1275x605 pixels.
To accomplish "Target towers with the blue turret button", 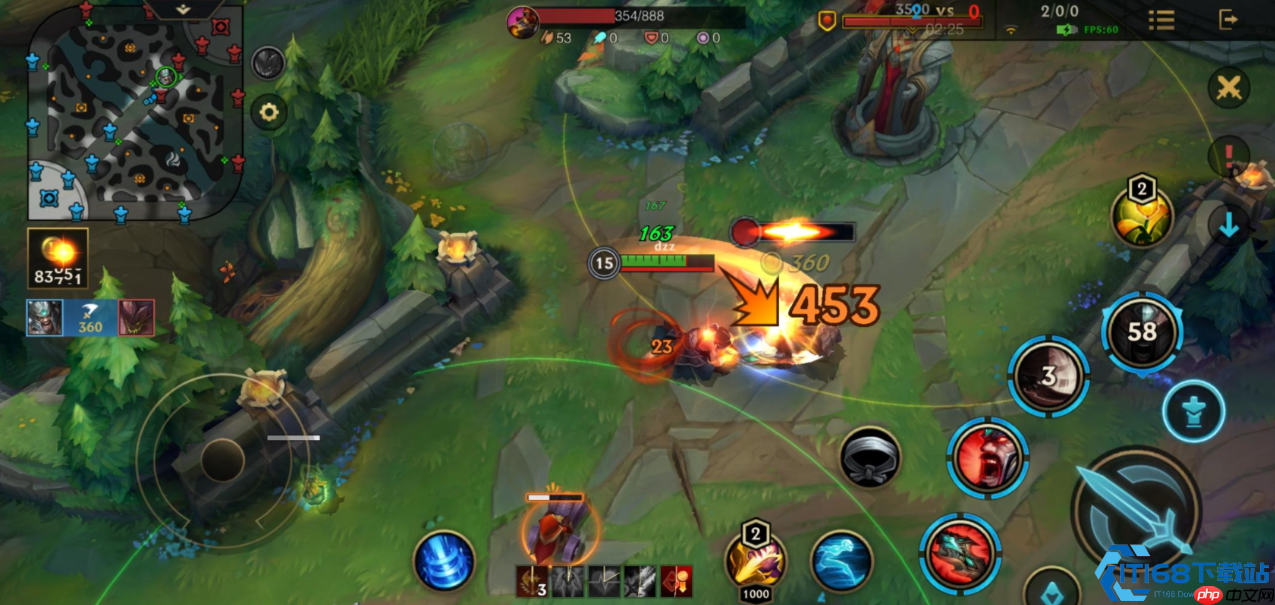I will click(1193, 411).
